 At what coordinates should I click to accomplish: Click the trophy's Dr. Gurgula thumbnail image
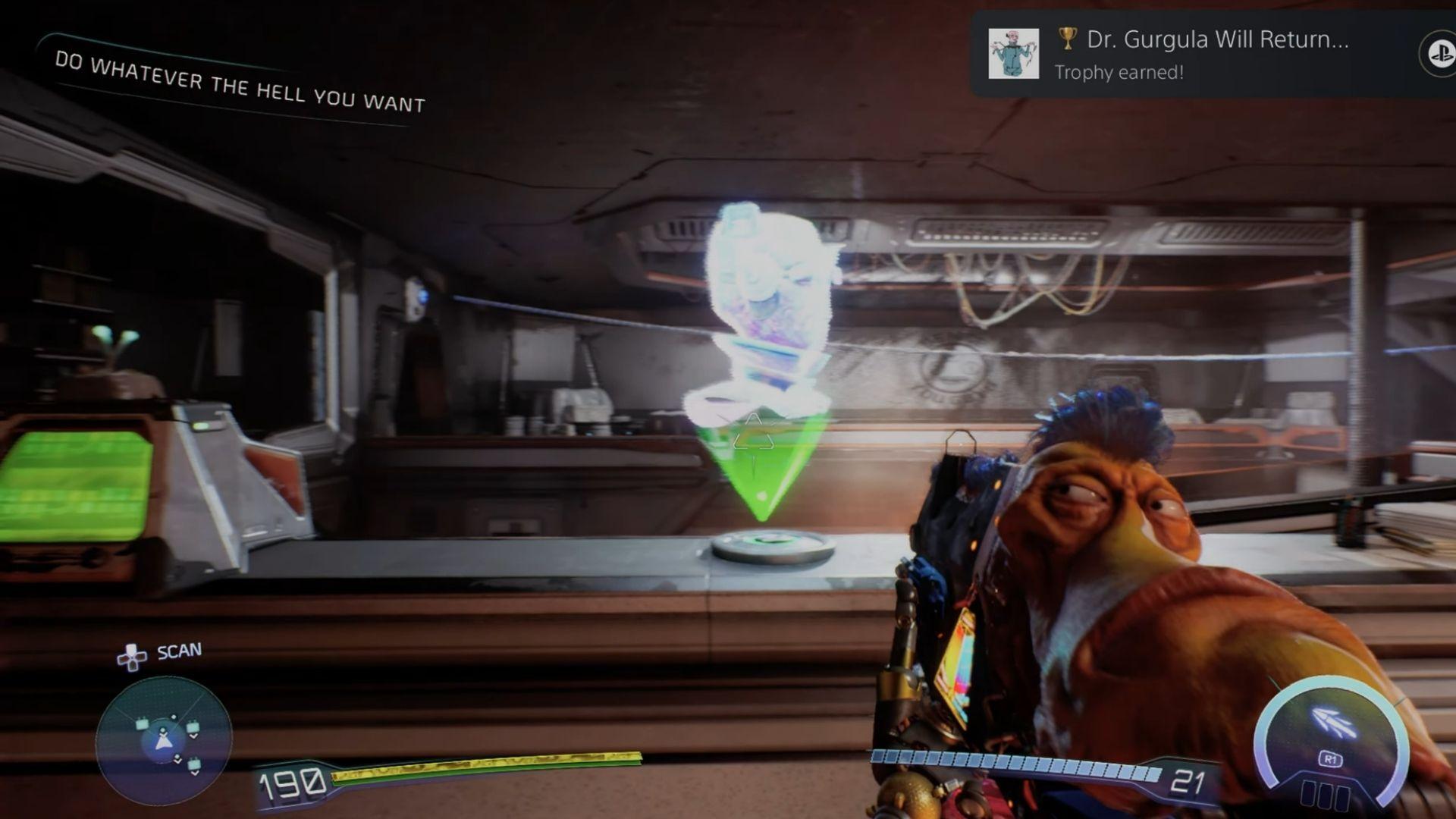[1013, 54]
